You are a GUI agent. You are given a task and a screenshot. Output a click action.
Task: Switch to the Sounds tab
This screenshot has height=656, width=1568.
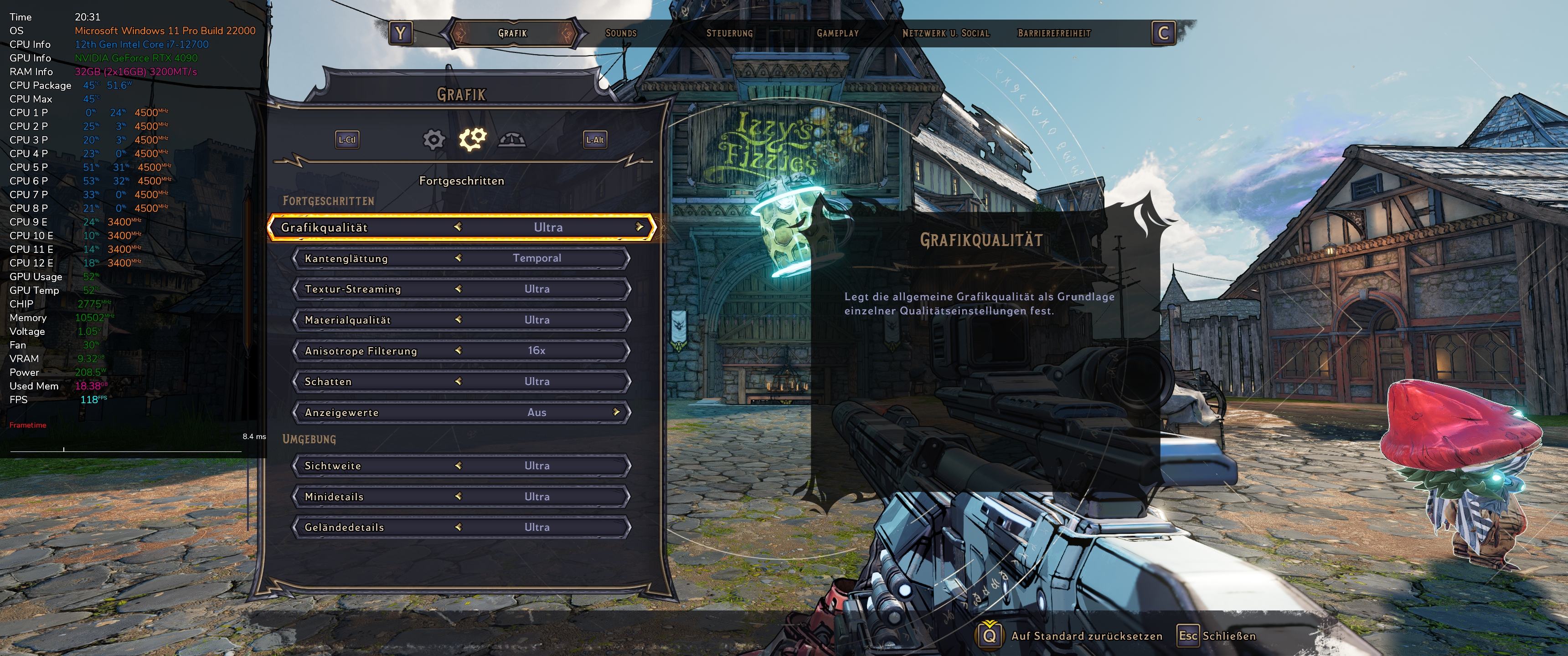(621, 33)
